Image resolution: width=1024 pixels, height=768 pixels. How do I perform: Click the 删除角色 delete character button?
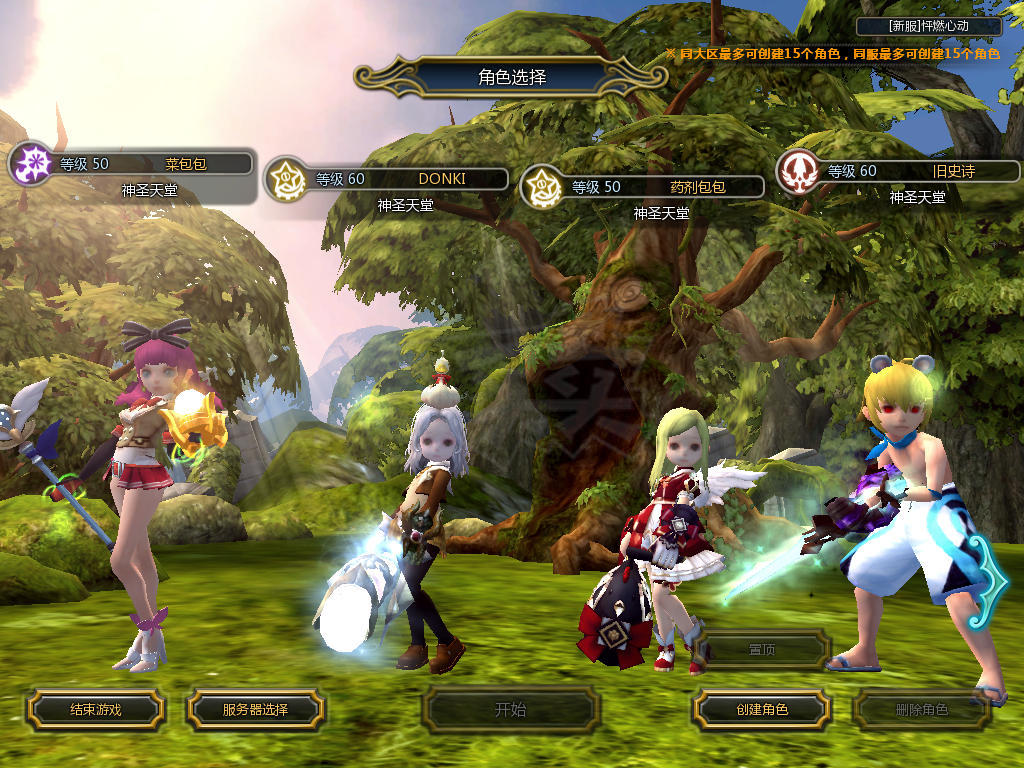(x=921, y=710)
